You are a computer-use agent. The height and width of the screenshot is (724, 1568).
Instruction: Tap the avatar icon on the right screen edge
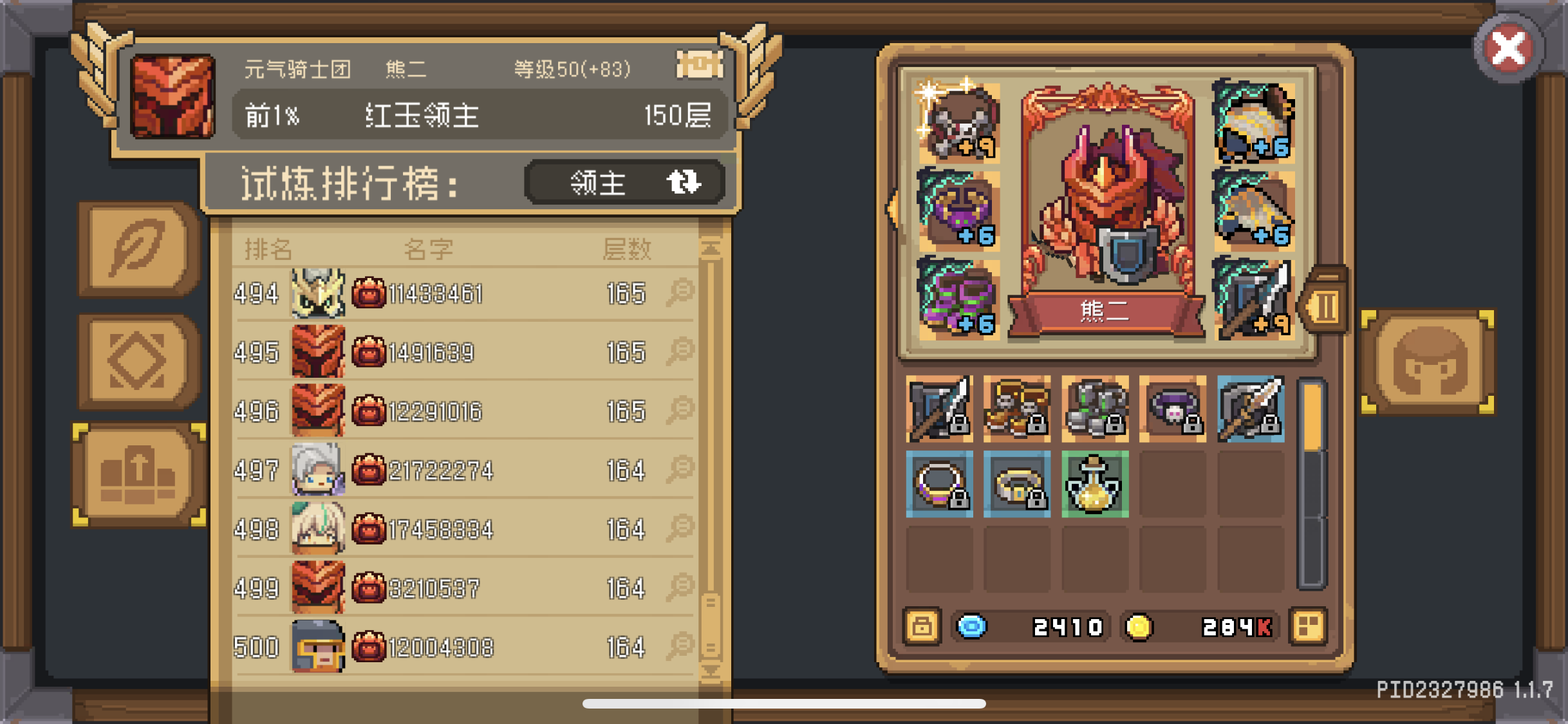coord(1428,364)
